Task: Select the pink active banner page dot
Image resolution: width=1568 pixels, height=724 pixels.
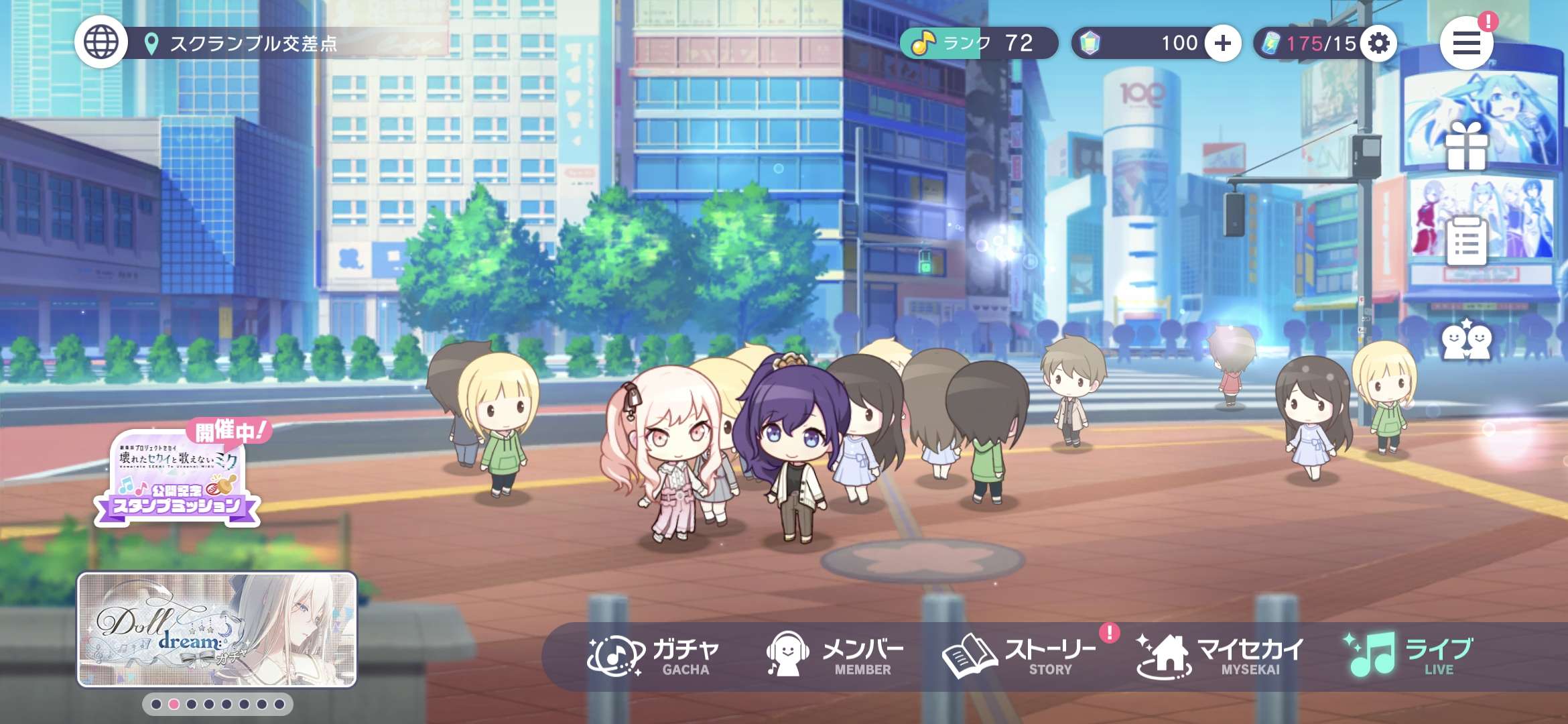Action: 174,704
